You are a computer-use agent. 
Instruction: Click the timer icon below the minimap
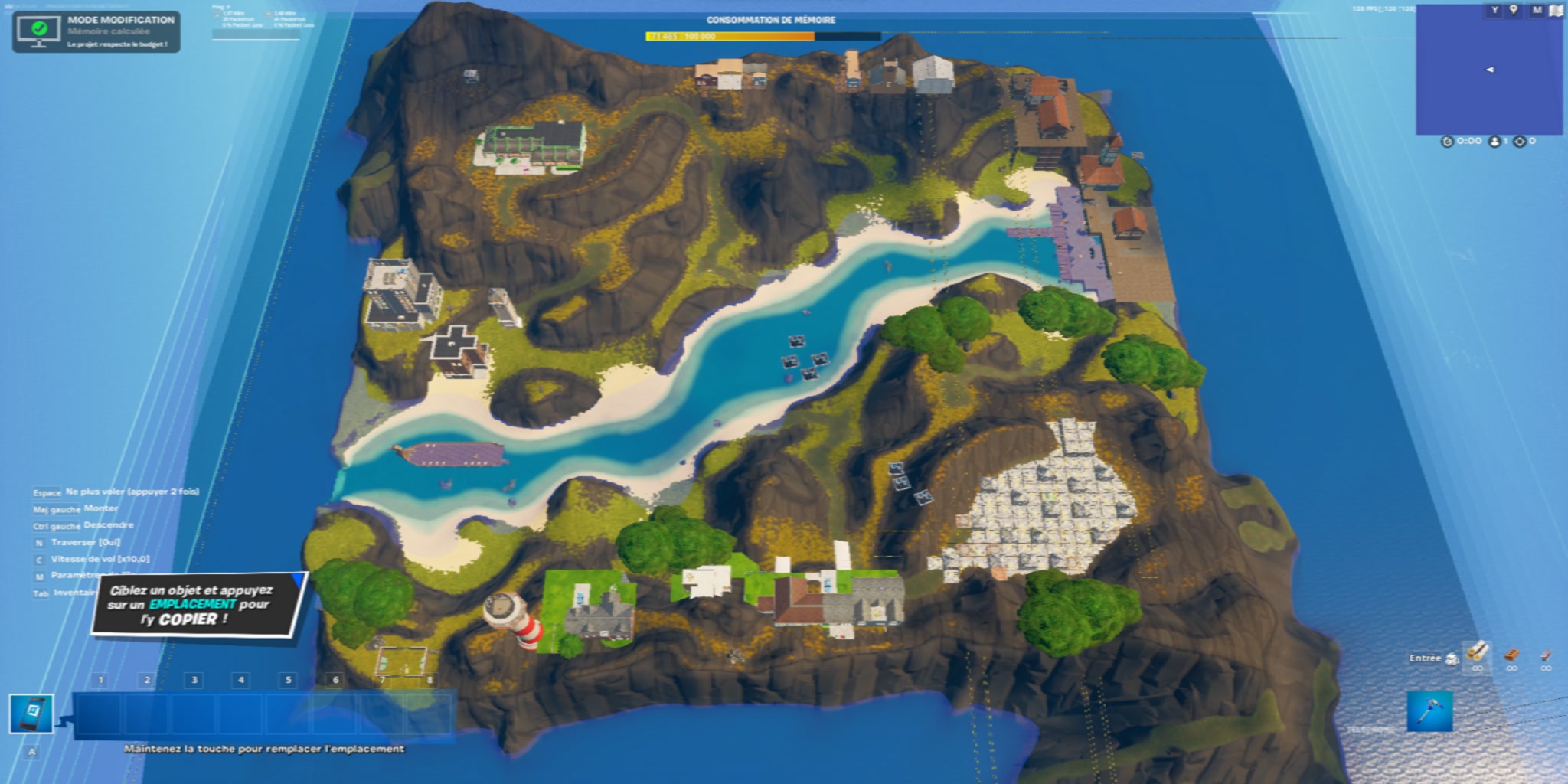1446,141
